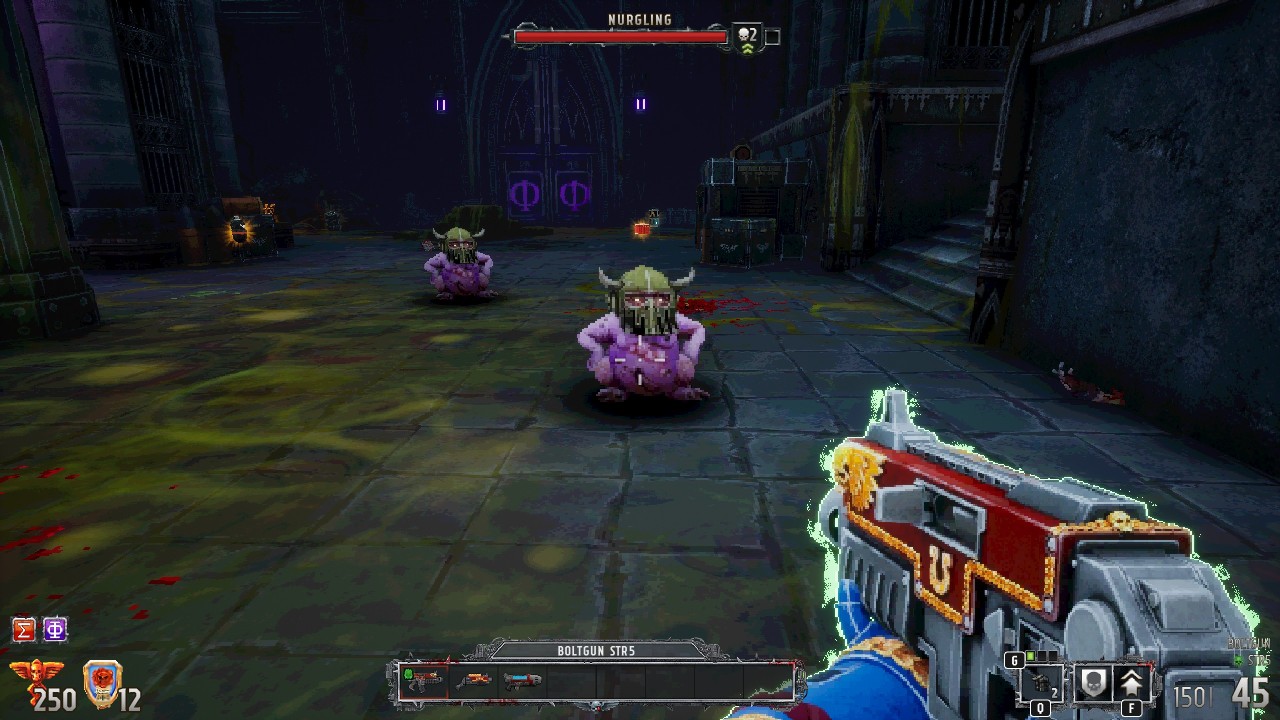Activate the upward arrow charge ability
The height and width of the screenshot is (720, 1280).
click(x=1131, y=684)
